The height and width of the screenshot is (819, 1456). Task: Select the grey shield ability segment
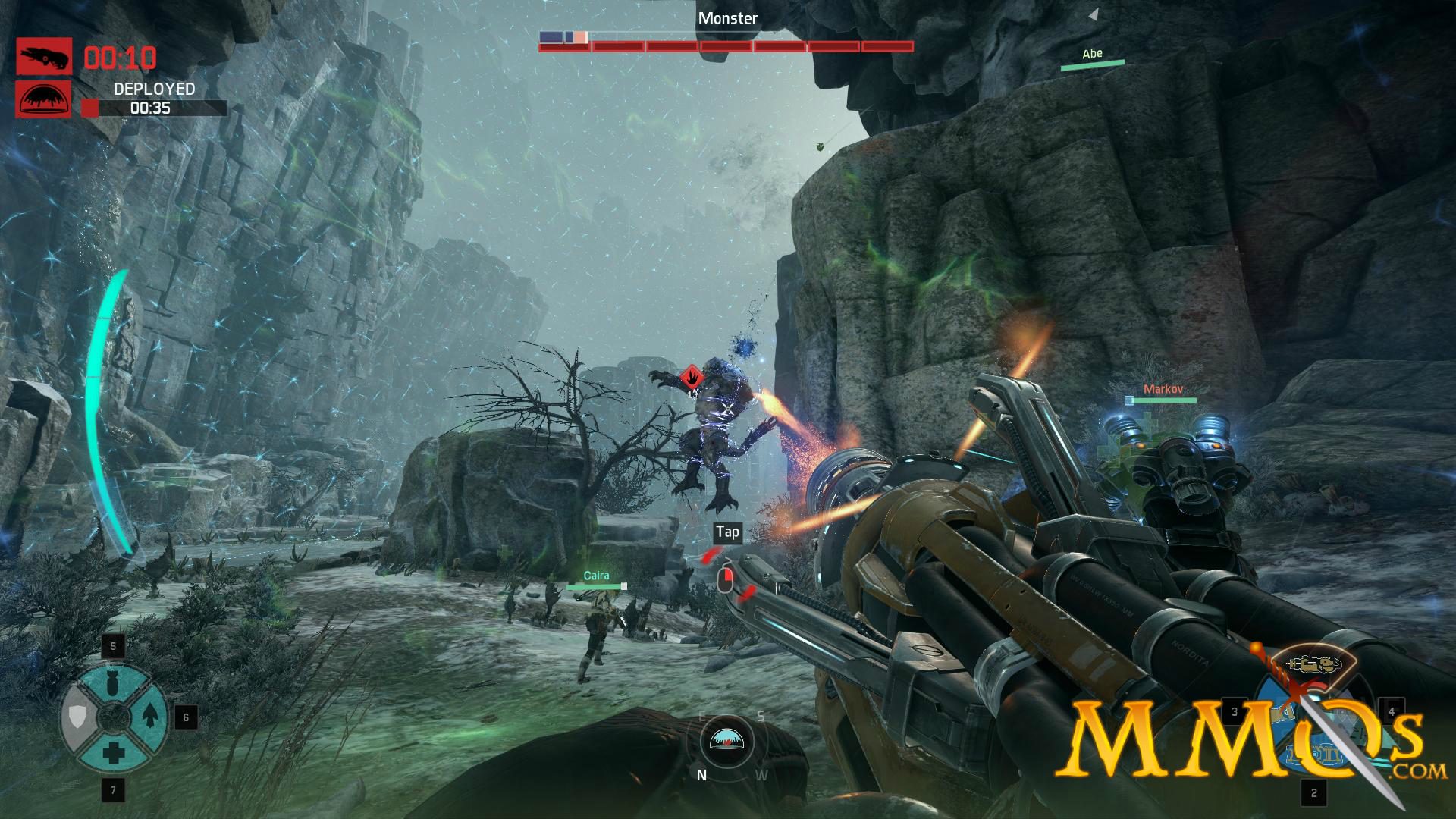77,716
